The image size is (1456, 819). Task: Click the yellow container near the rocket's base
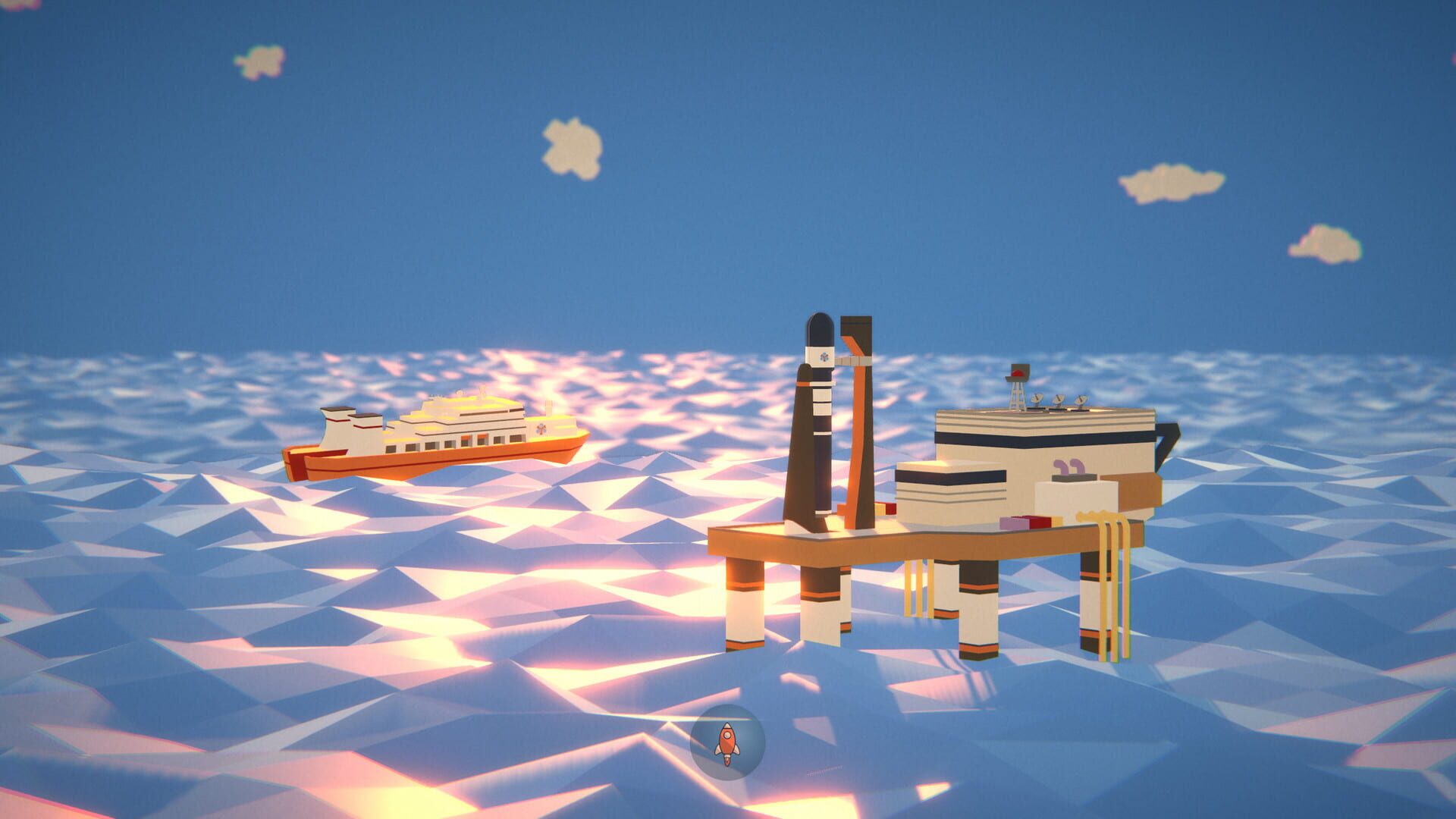click(x=879, y=510)
